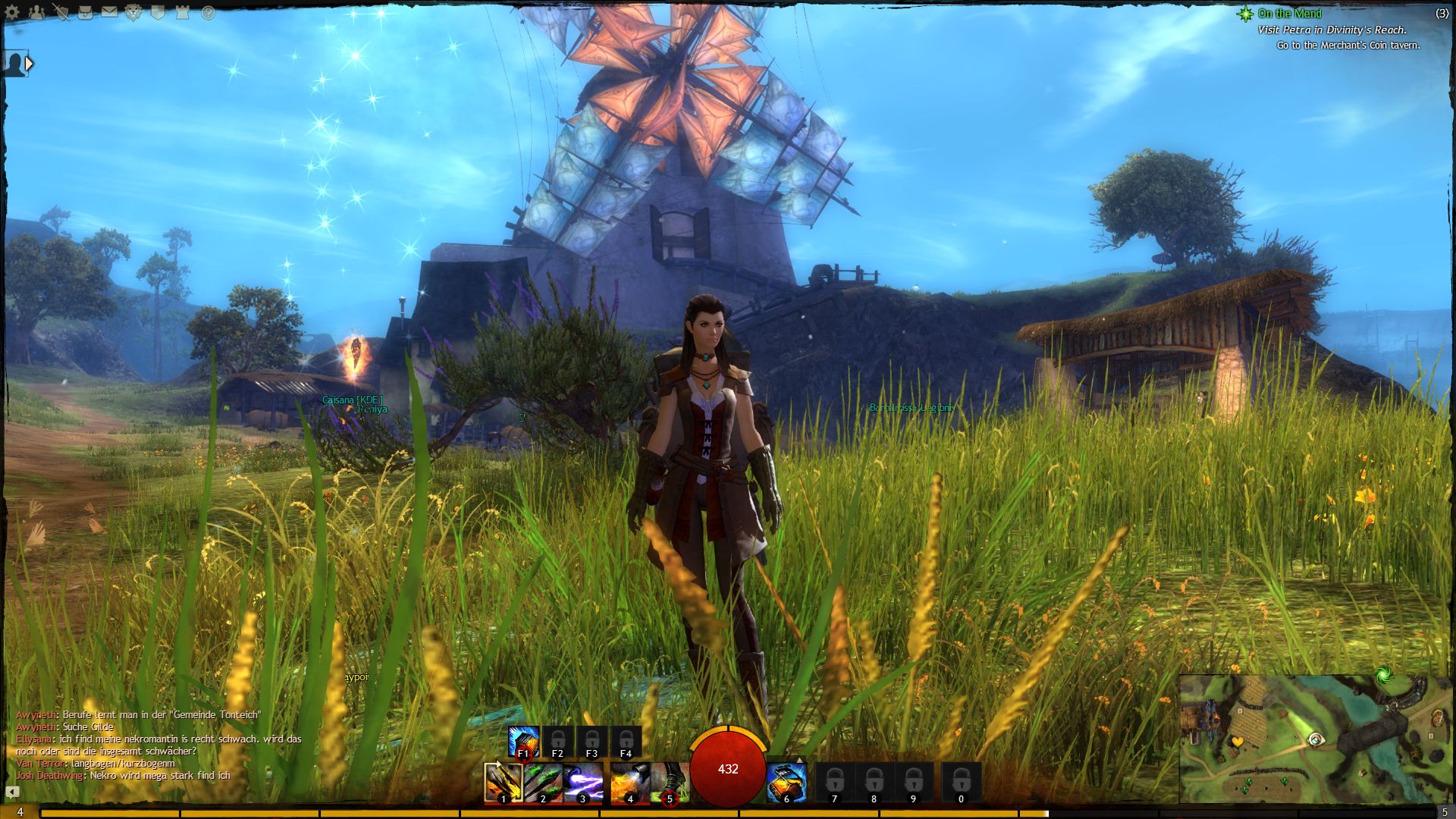This screenshot has width=1456, height=819.
Task: Open the lion head trading post icon
Action: [x=133, y=12]
